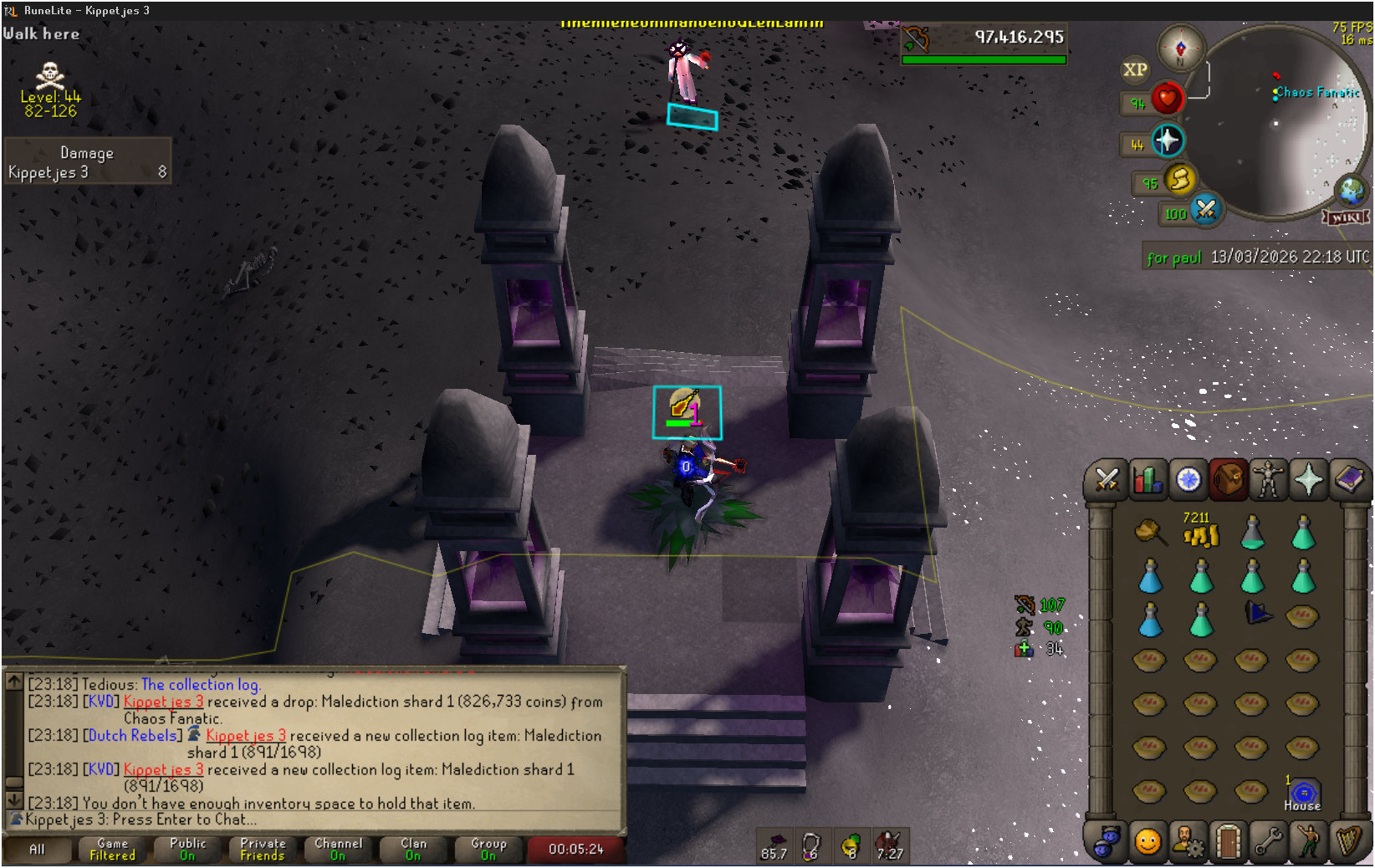Open the Combat Options tab
The image size is (1375, 868).
coord(1107,480)
